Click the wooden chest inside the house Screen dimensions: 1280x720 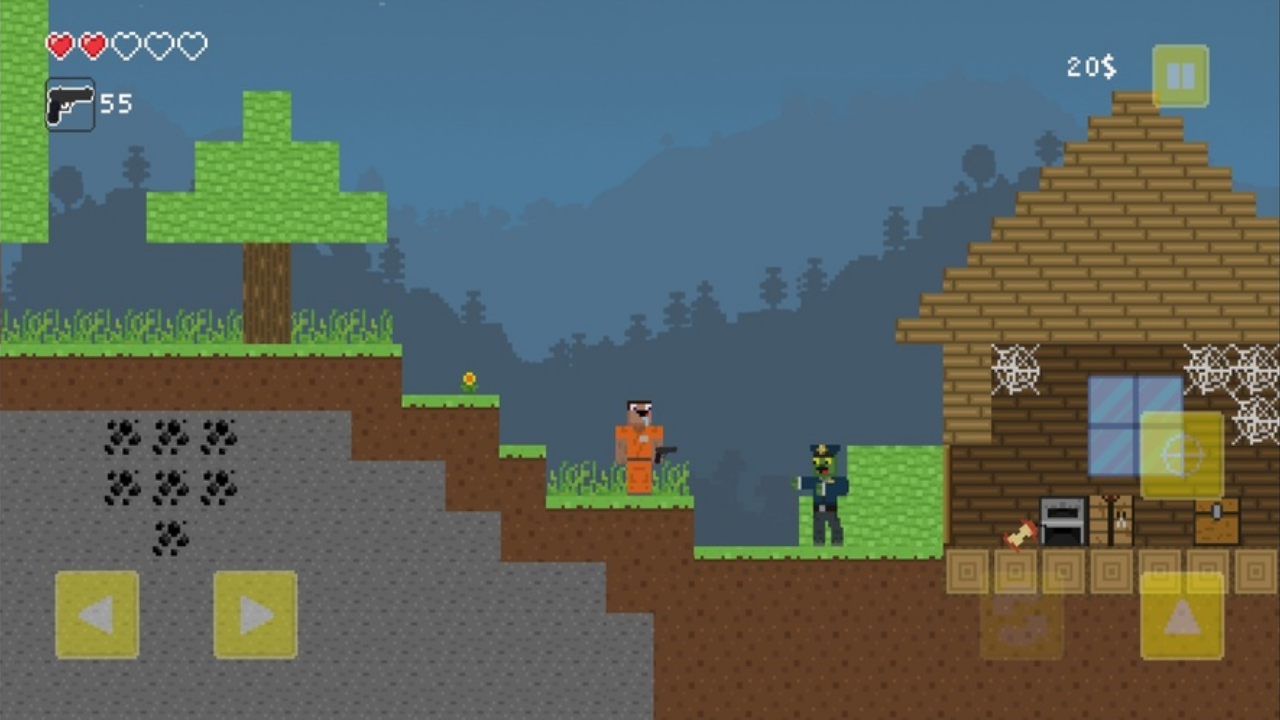coord(1215,520)
